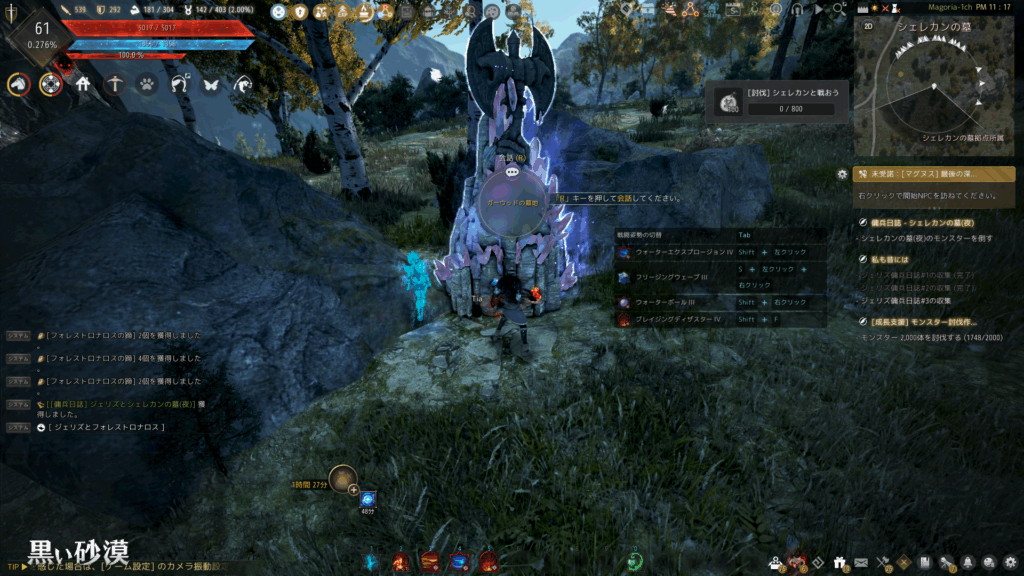Click the blue orb buff icon with 48分
Image resolution: width=1024 pixels, height=576 pixels.
coord(368,498)
